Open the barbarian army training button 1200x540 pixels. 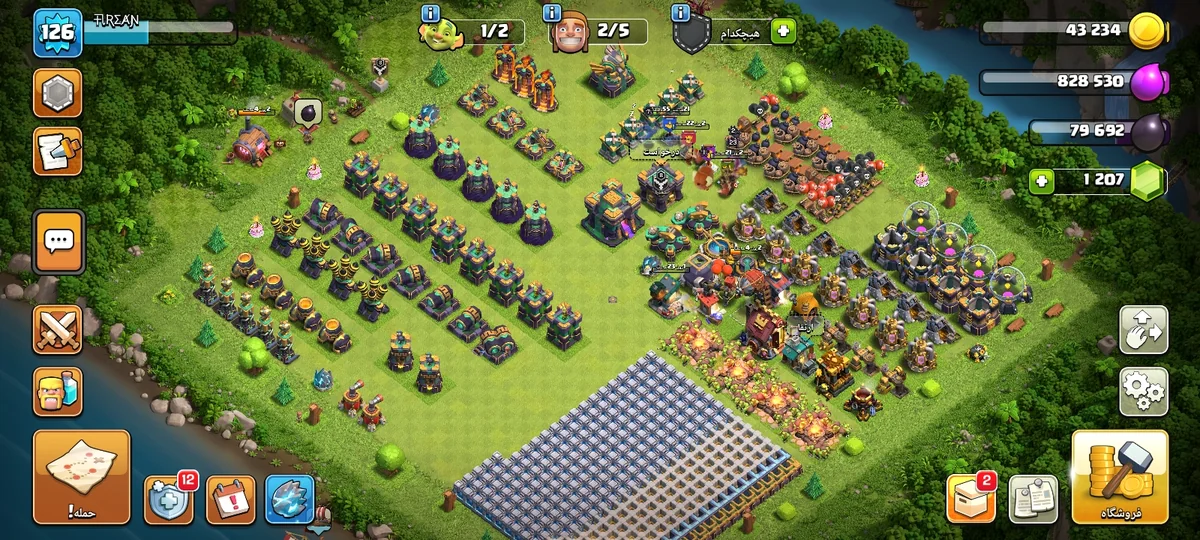(58, 390)
